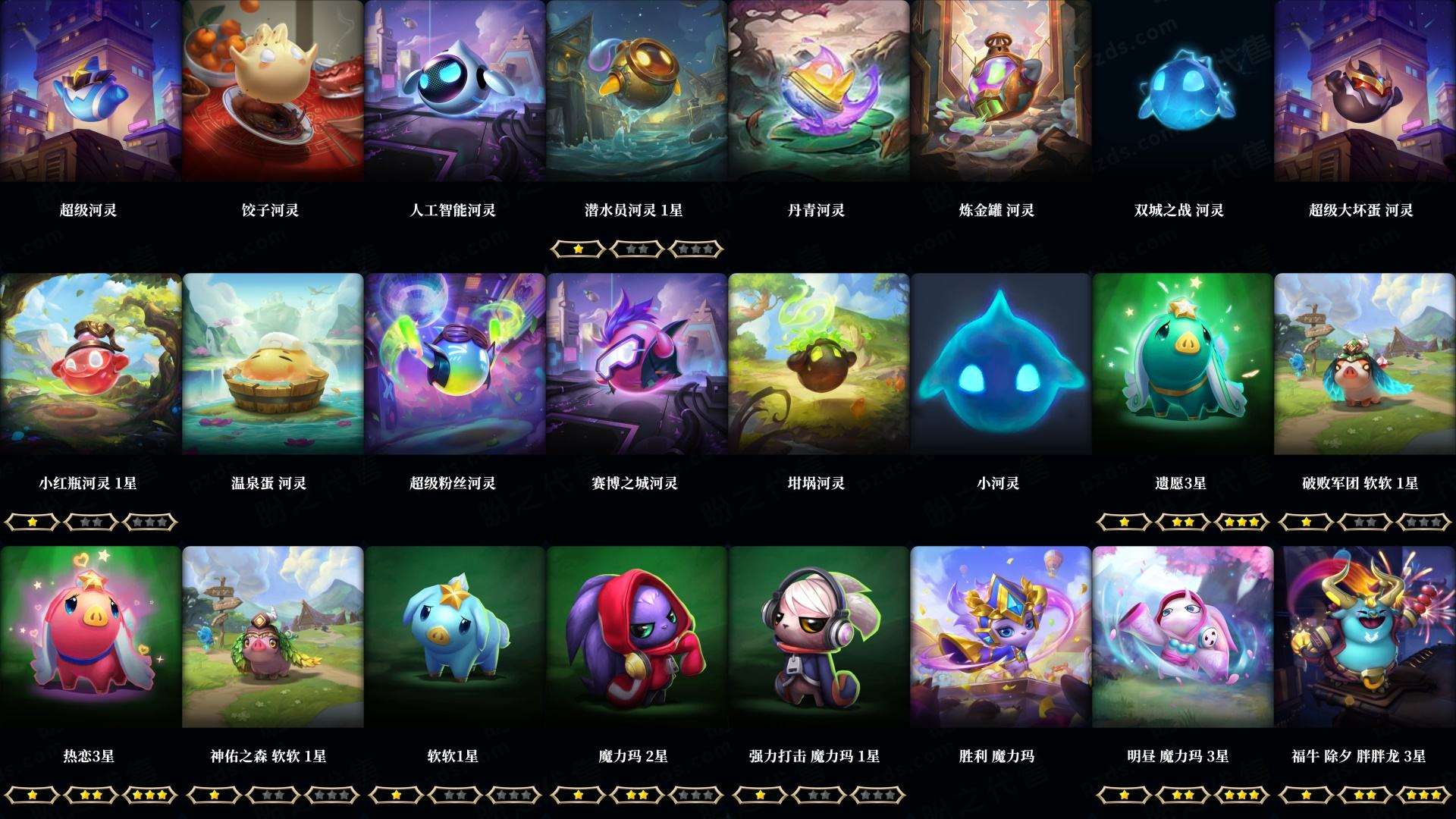Open the 超级粉丝河灵 icon

pos(453,364)
